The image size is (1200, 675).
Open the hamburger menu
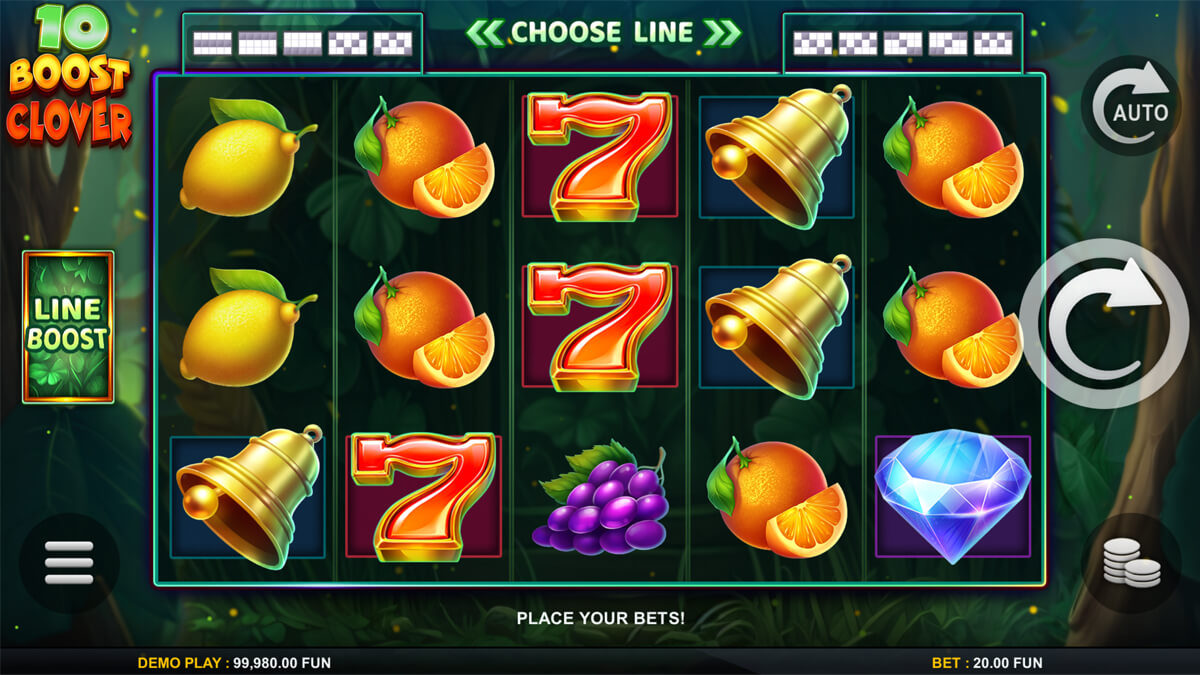coord(69,563)
